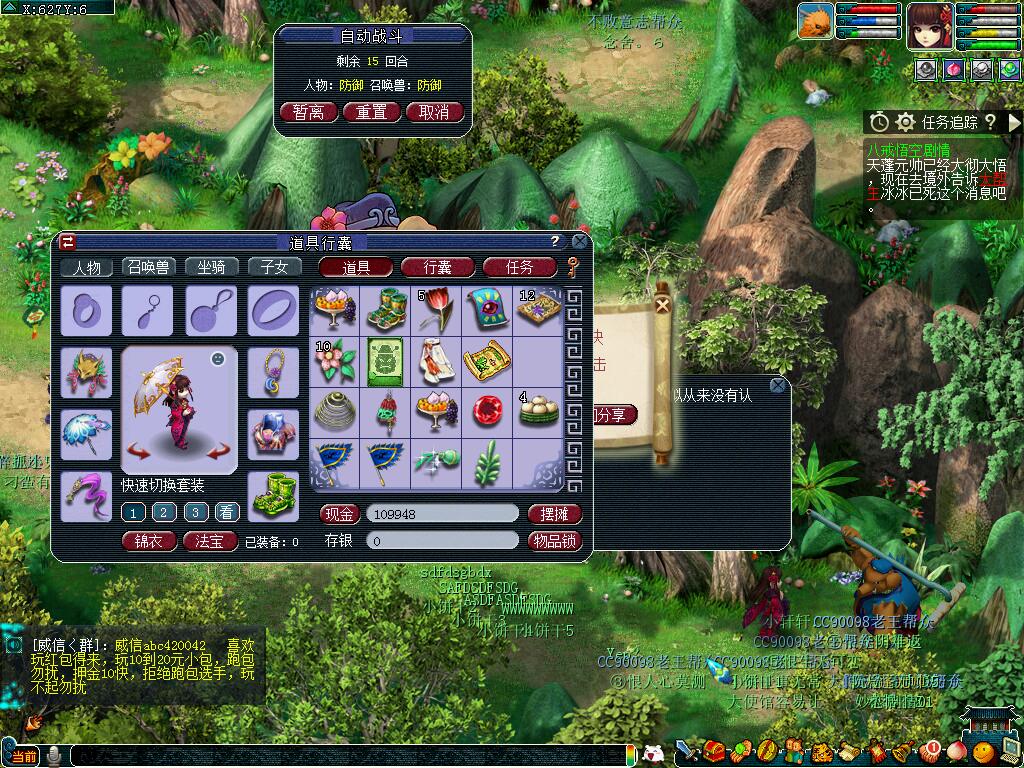The height and width of the screenshot is (768, 1024).
Task: Click the 暂离 button in auto-battle panel
Action: tap(309, 112)
